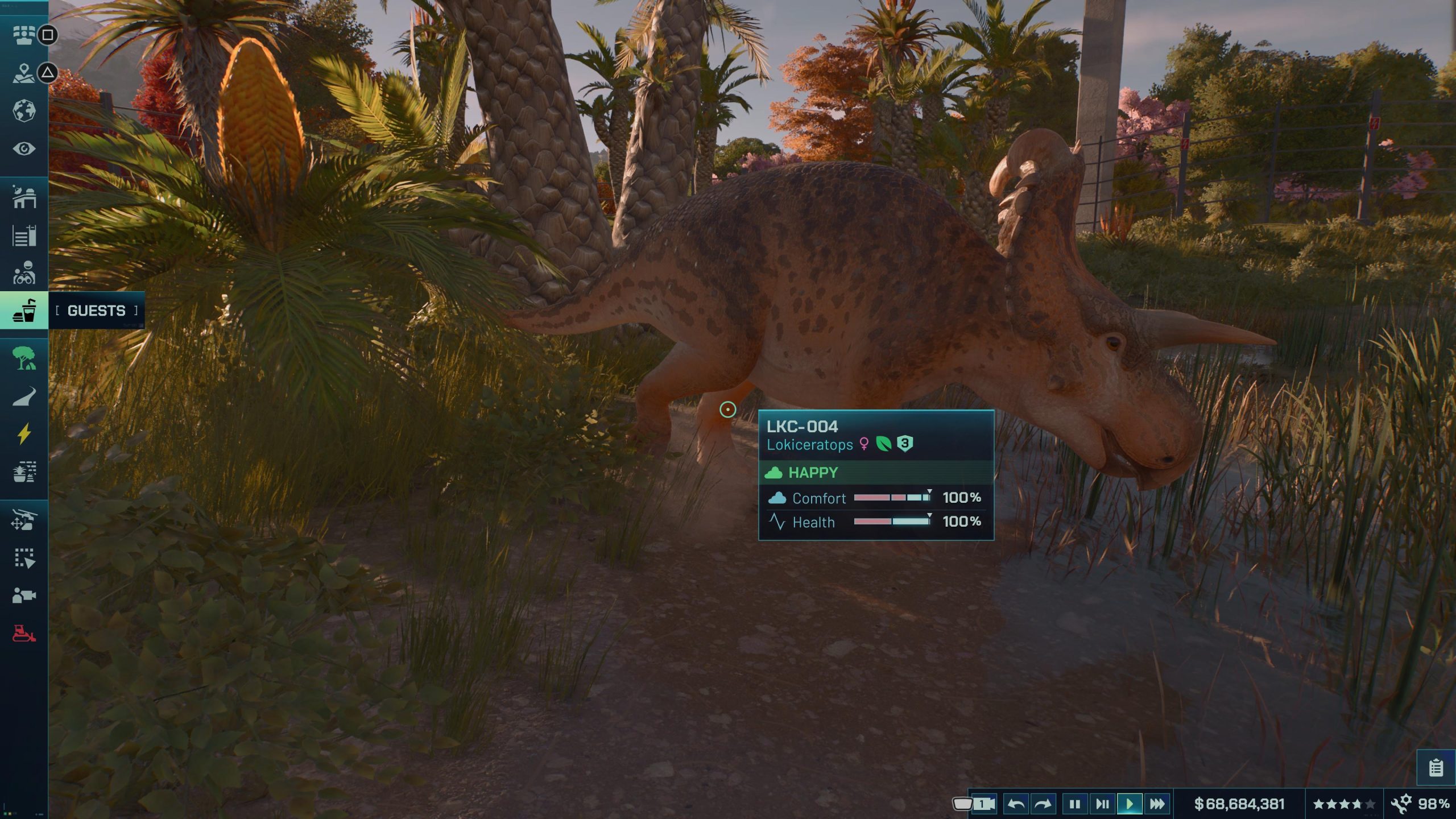Image resolution: width=1456 pixels, height=819 pixels.
Task: Open the tree and nature tools
Action: pos(24,358)
